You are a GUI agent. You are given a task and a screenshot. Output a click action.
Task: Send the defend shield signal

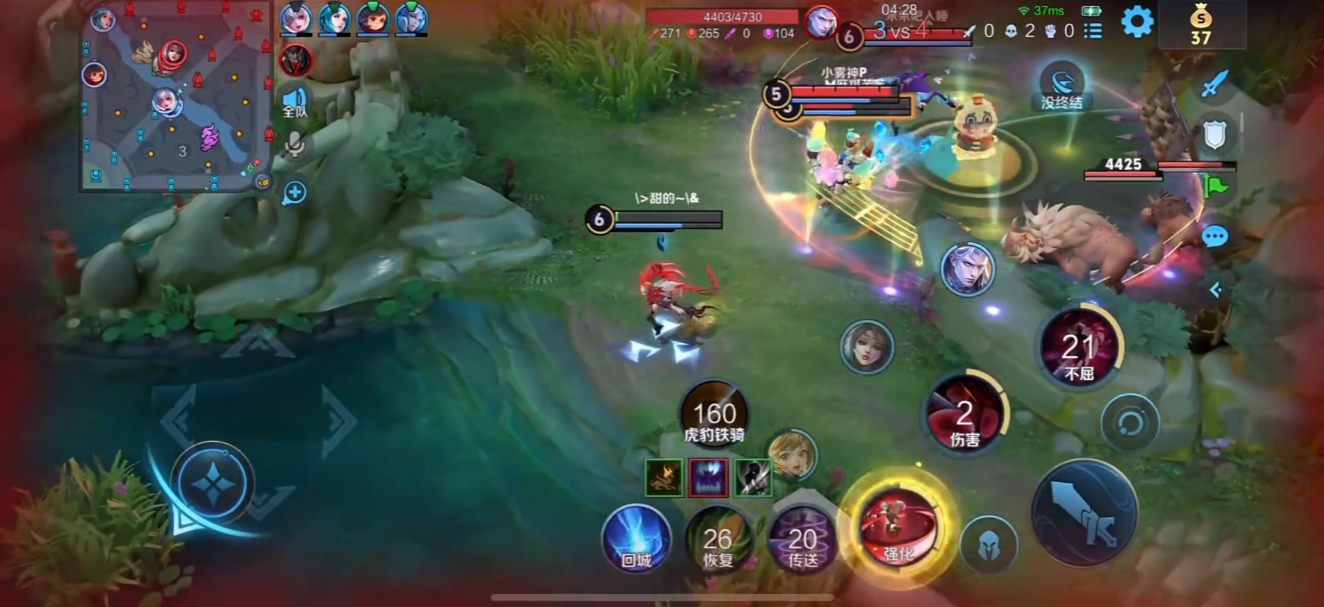click(x=1215, y=135)
